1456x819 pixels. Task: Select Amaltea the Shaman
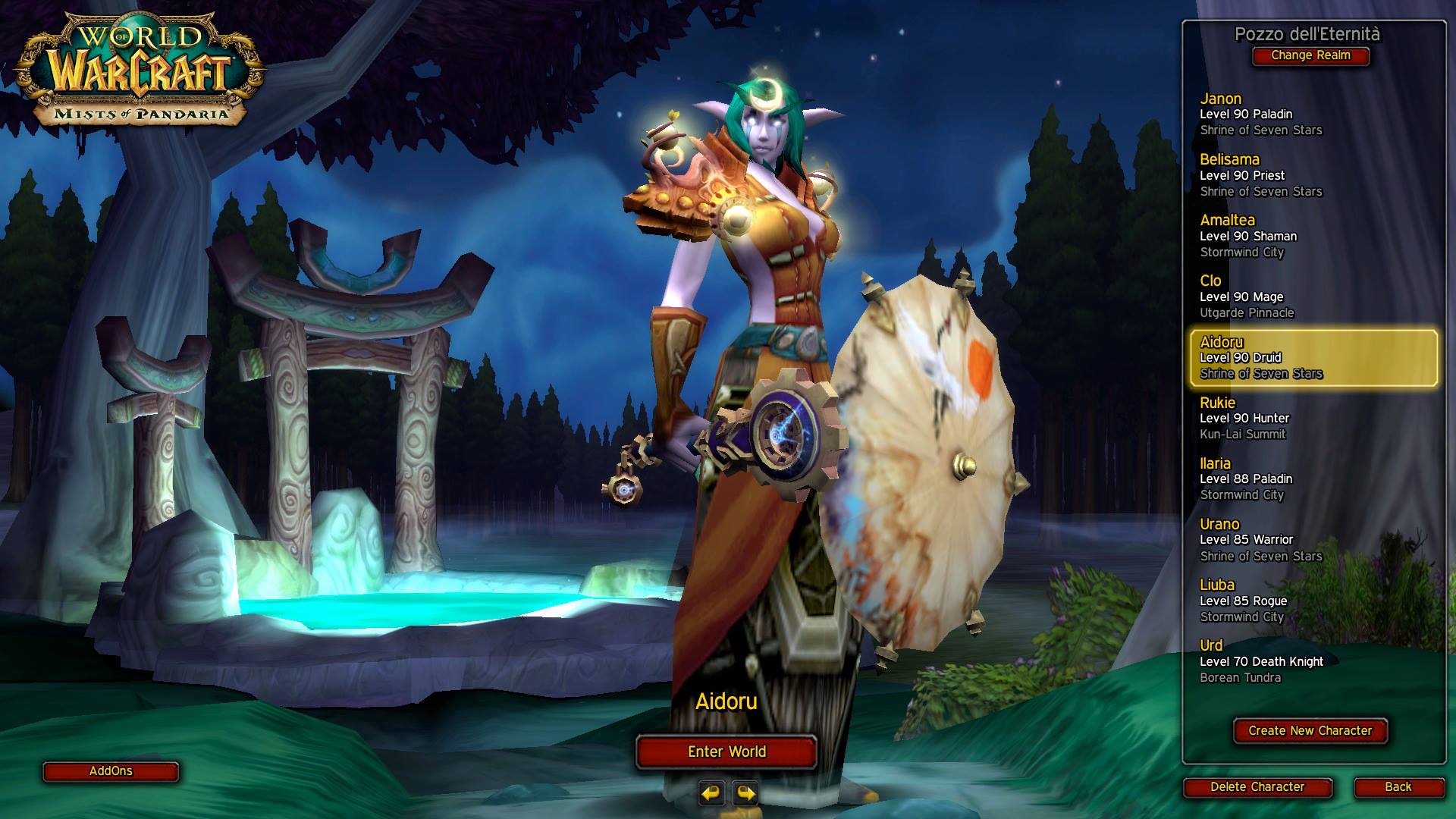[1313, 236]
